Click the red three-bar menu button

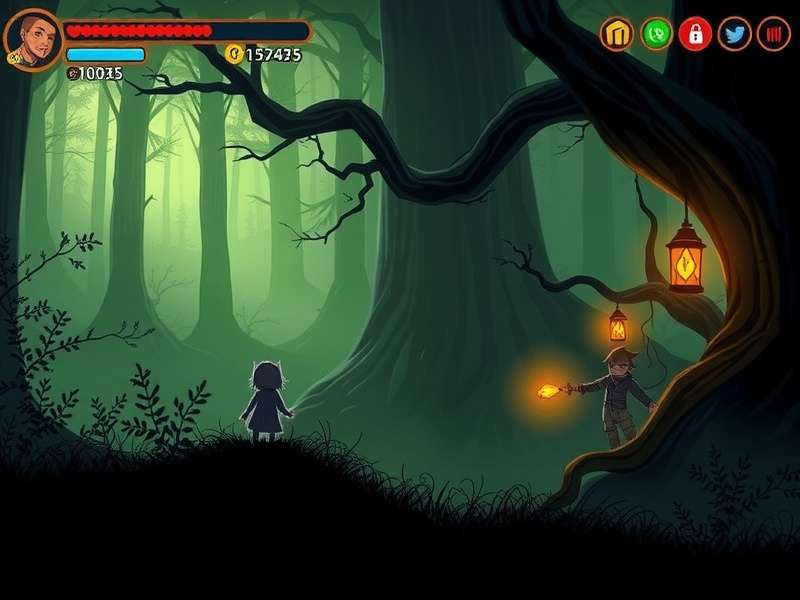(x=774, y=34)
